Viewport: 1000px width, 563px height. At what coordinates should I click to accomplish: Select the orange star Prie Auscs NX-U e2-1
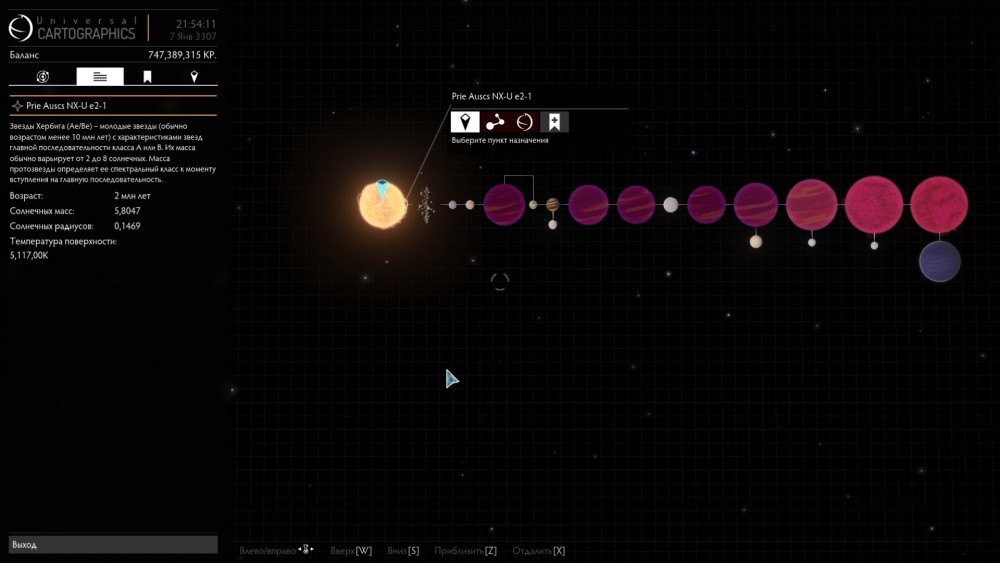tap(383, 205)
